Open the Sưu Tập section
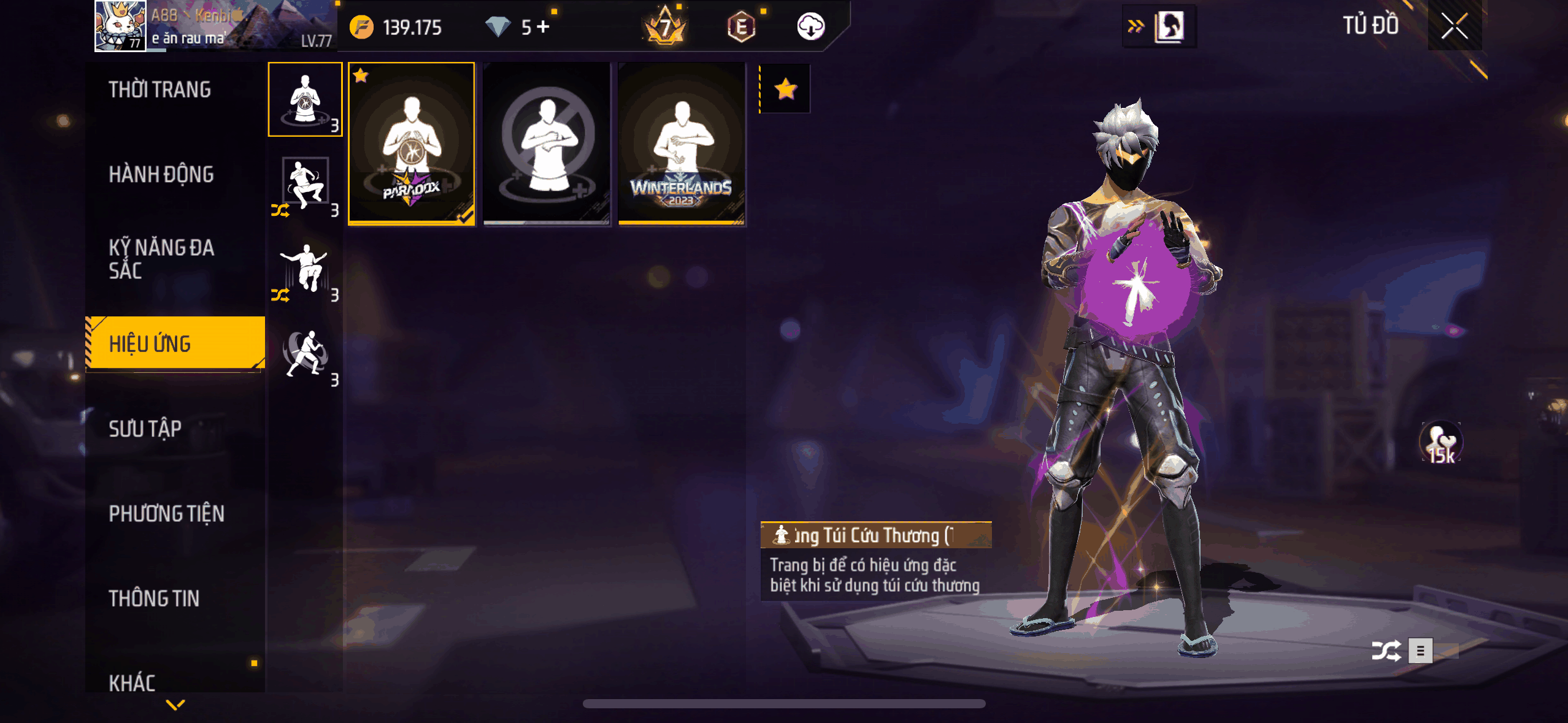The width and height of the screenshot is (1568, 723). click(x=145, y=429)
